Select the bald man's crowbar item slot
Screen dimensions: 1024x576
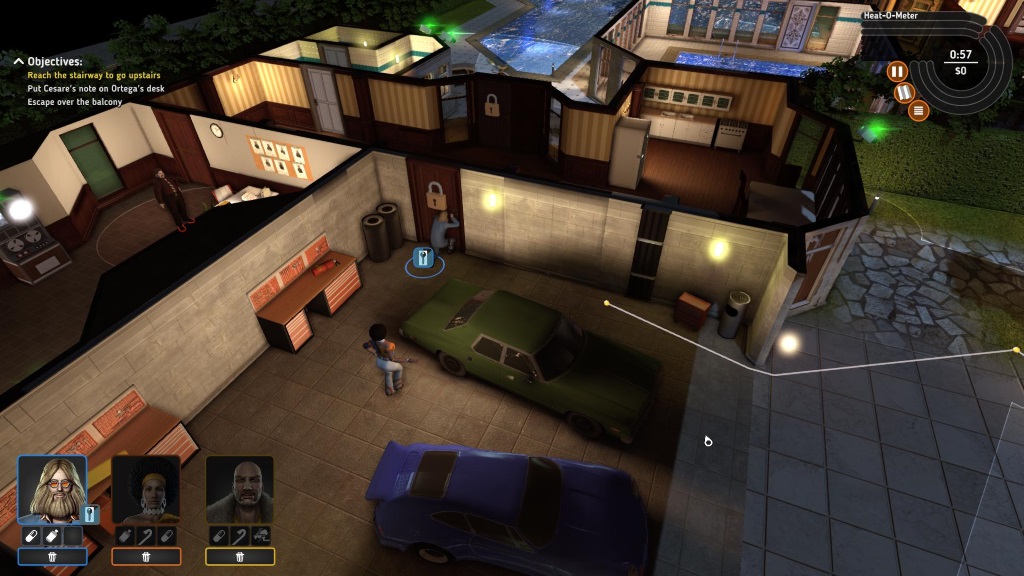pos(240,536)
